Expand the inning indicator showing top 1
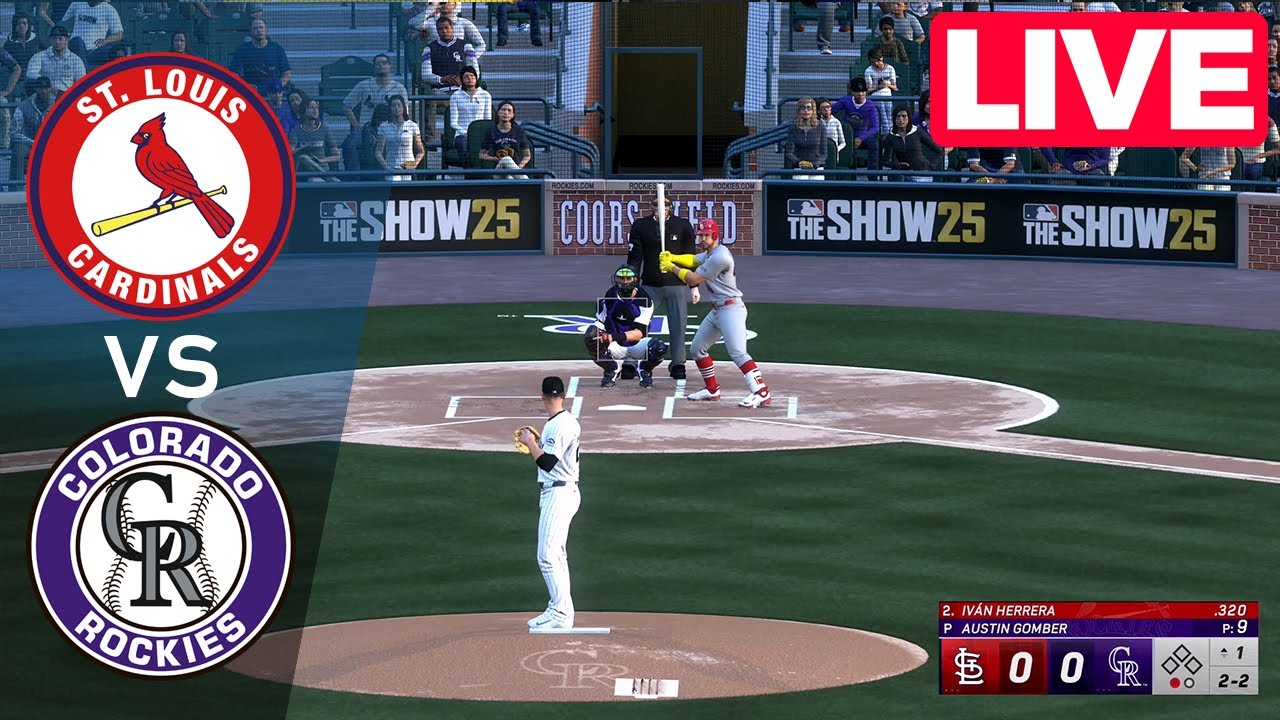 [1231, 650]
